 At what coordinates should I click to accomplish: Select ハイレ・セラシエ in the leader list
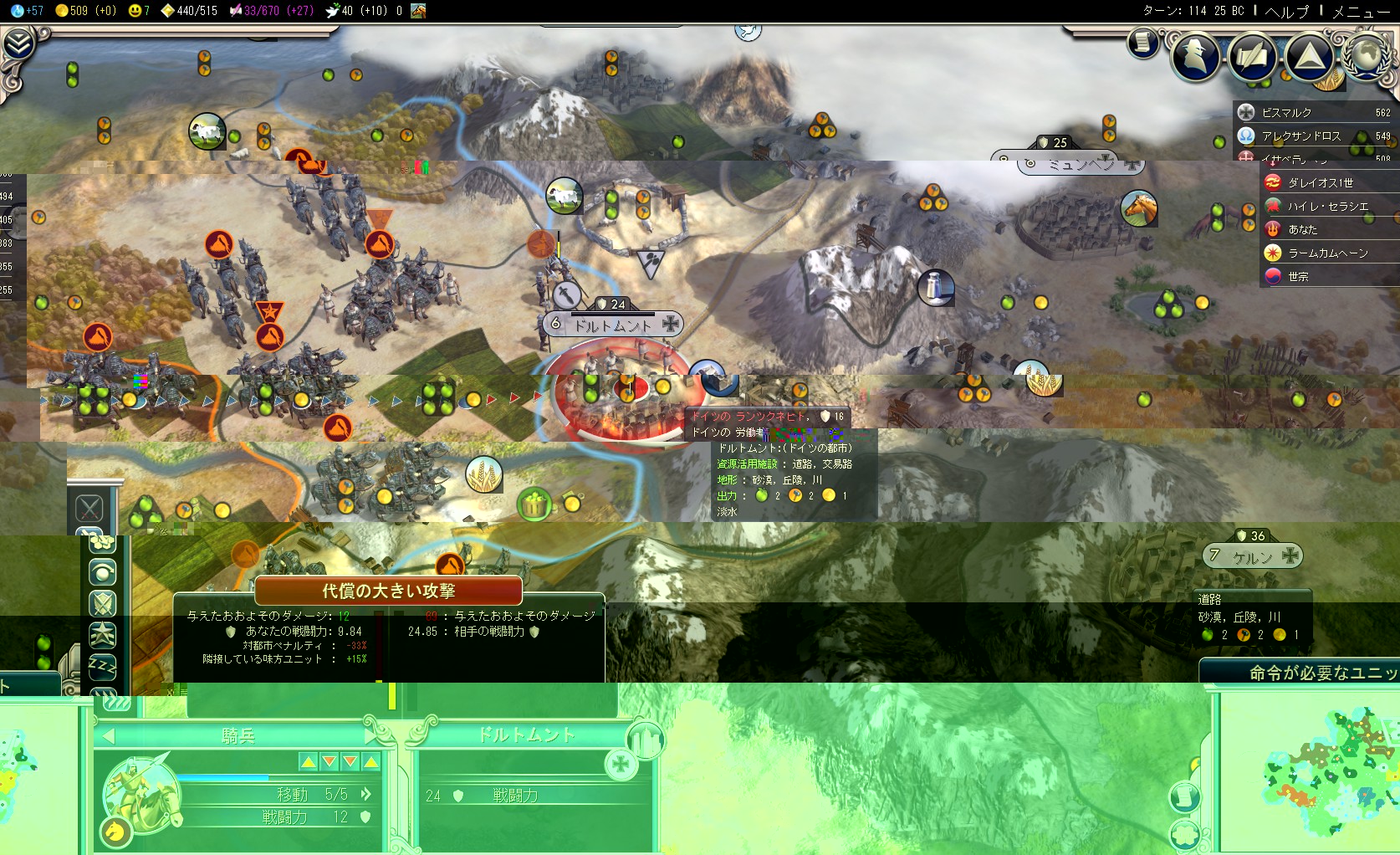coord(1326,206)
